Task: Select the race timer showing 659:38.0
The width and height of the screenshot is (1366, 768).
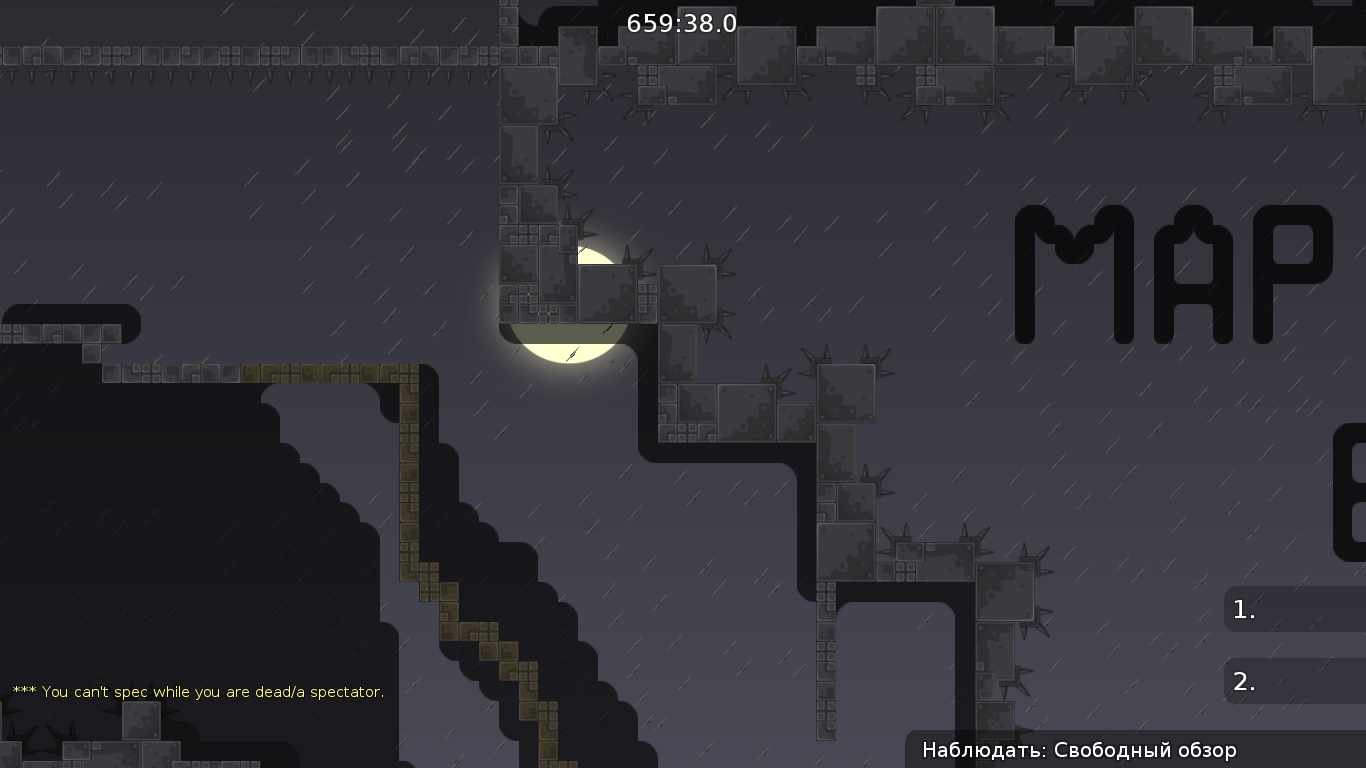Action: coord(680,24)
